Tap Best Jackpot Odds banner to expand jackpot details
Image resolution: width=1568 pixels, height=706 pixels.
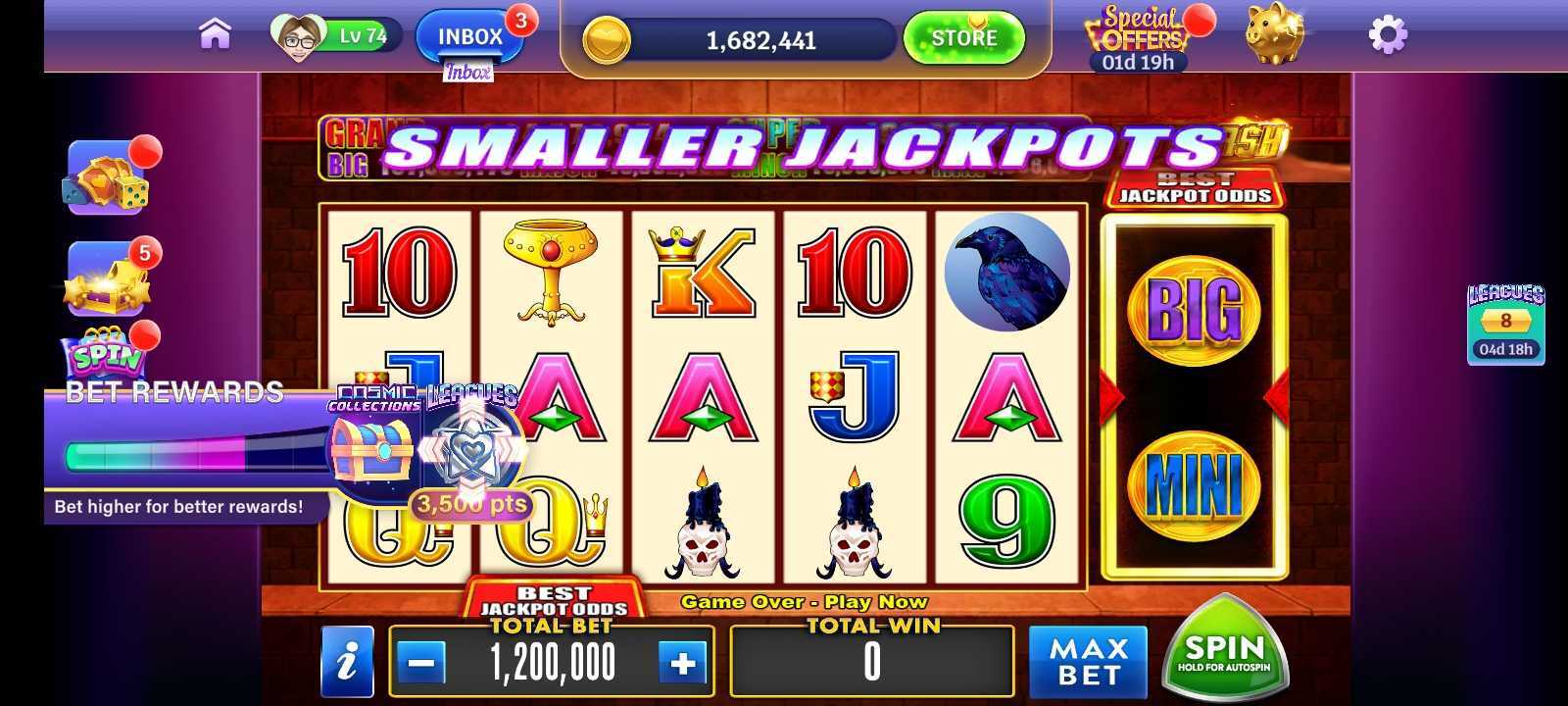tap(1197, 188)
